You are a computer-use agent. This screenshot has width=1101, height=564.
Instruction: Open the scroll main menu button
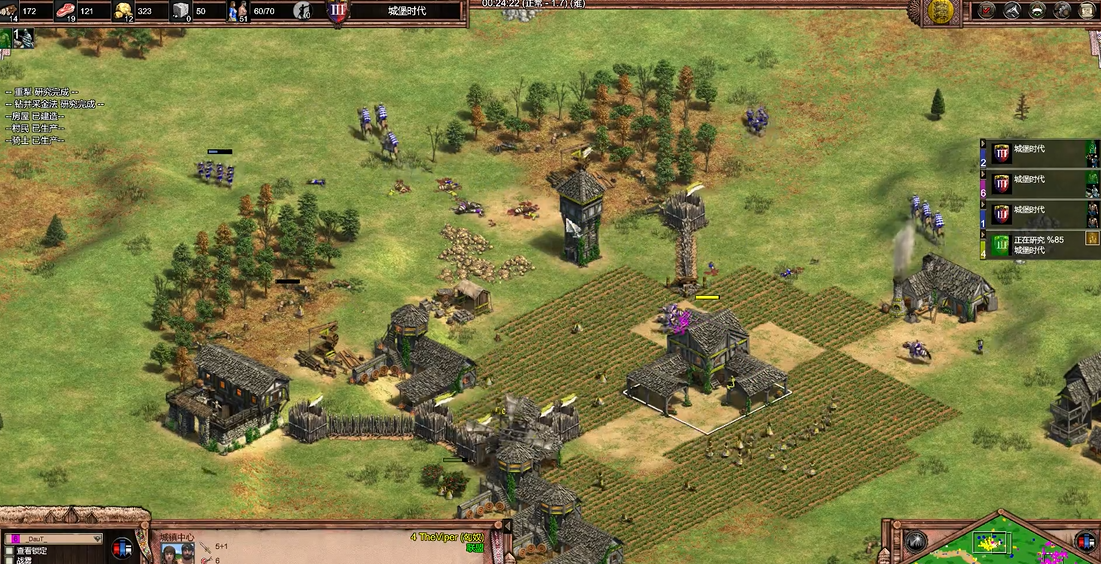tap(1087, 11)
